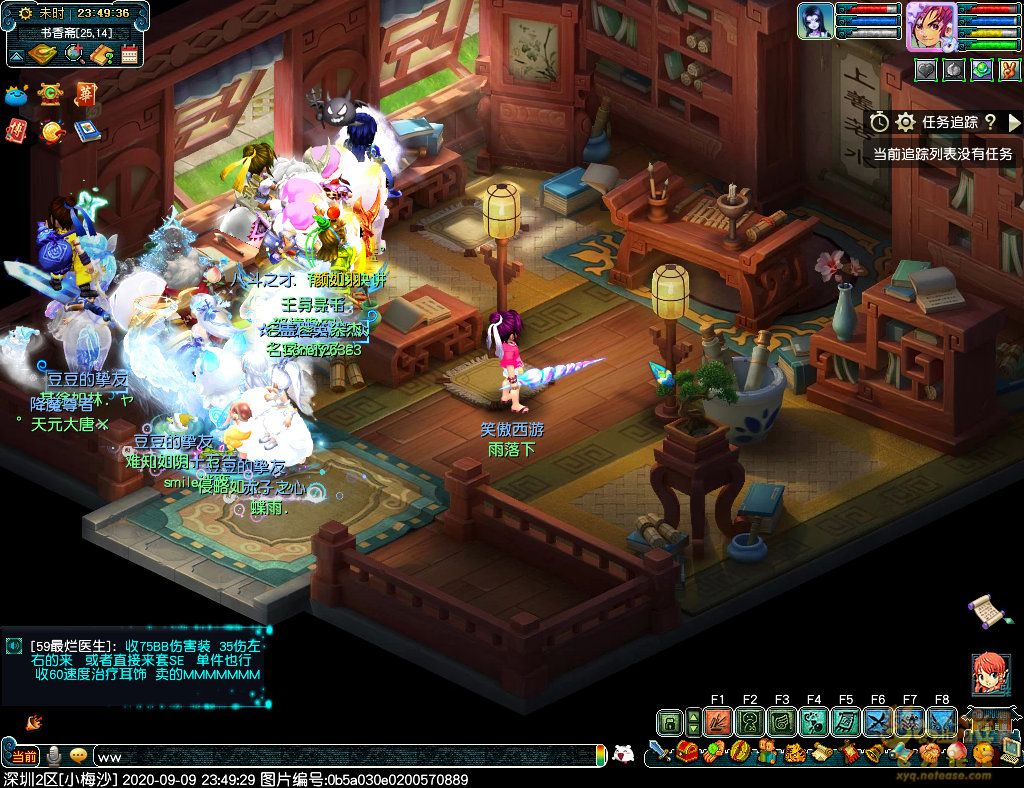Open the red-haired girl friend portrait
This screenshot has width=1024, height=788.
988,675
